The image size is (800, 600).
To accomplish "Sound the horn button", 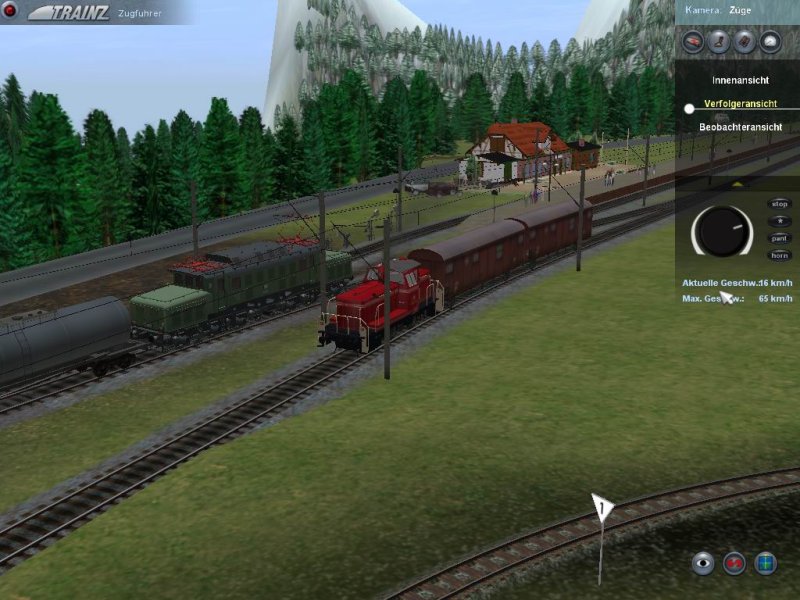I will click(778, 255).
